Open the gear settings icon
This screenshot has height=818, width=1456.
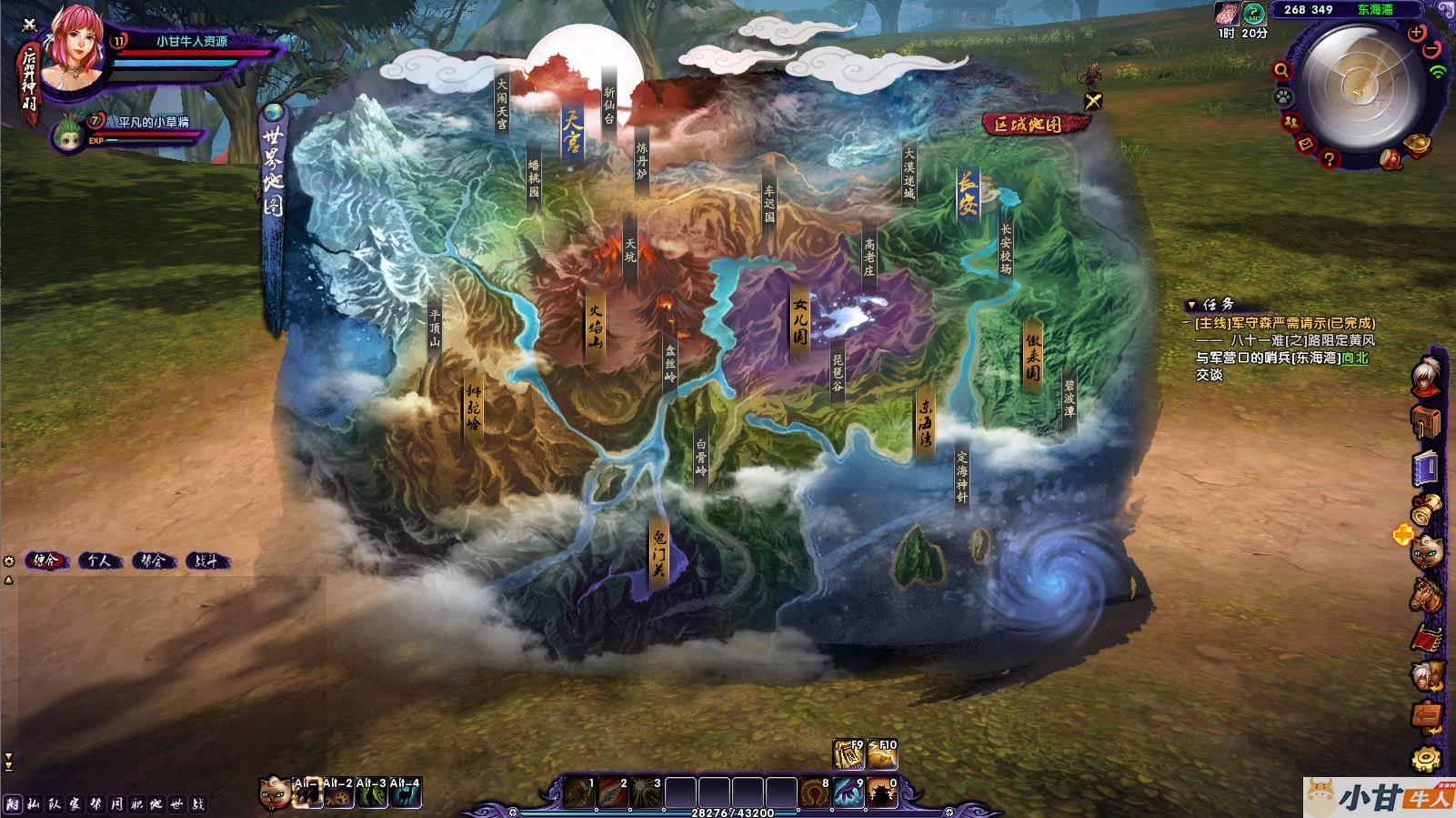pos(1425,757)
